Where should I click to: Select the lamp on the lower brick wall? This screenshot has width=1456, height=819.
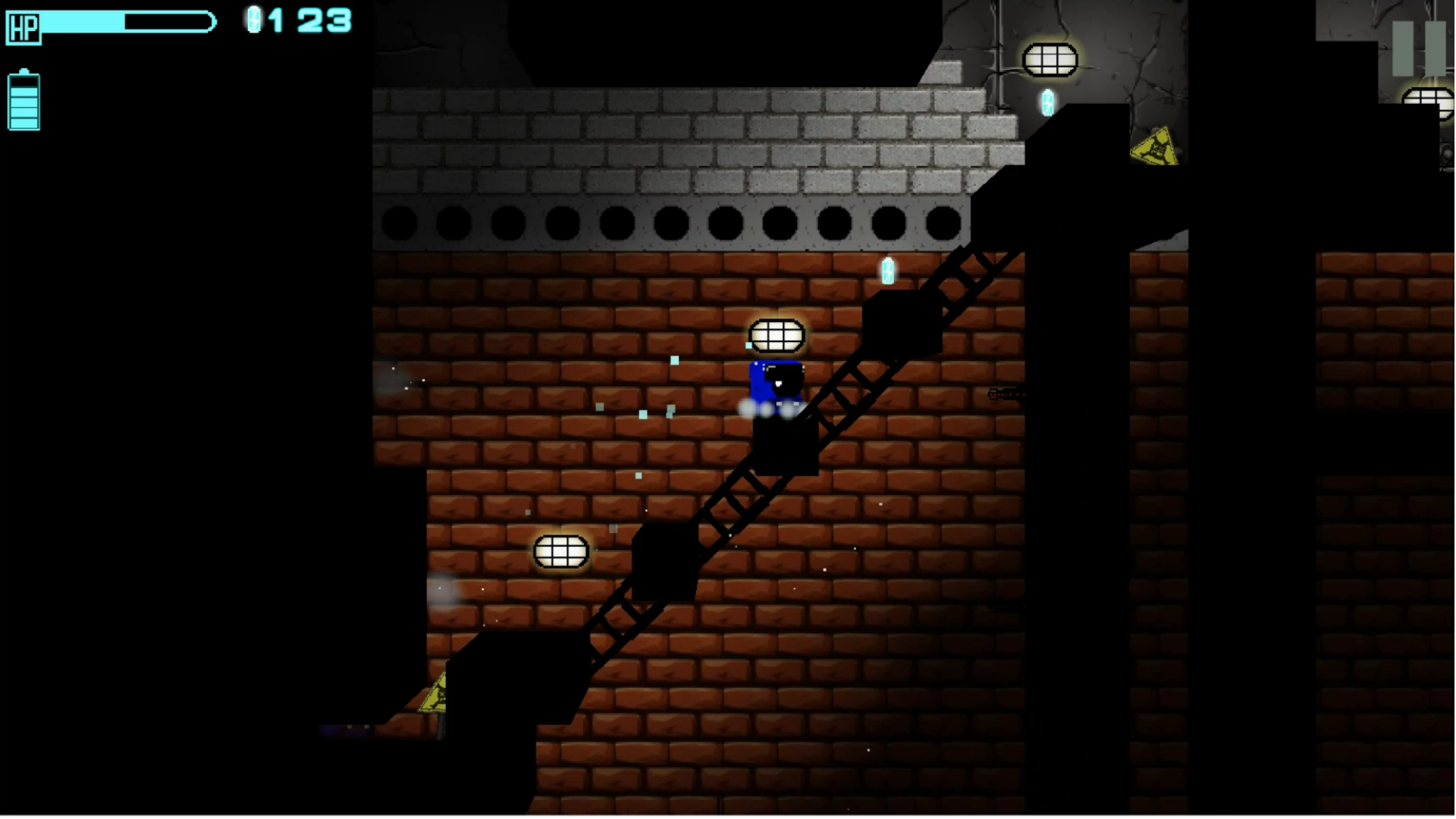pyautogui.click(x=560, y=551)
